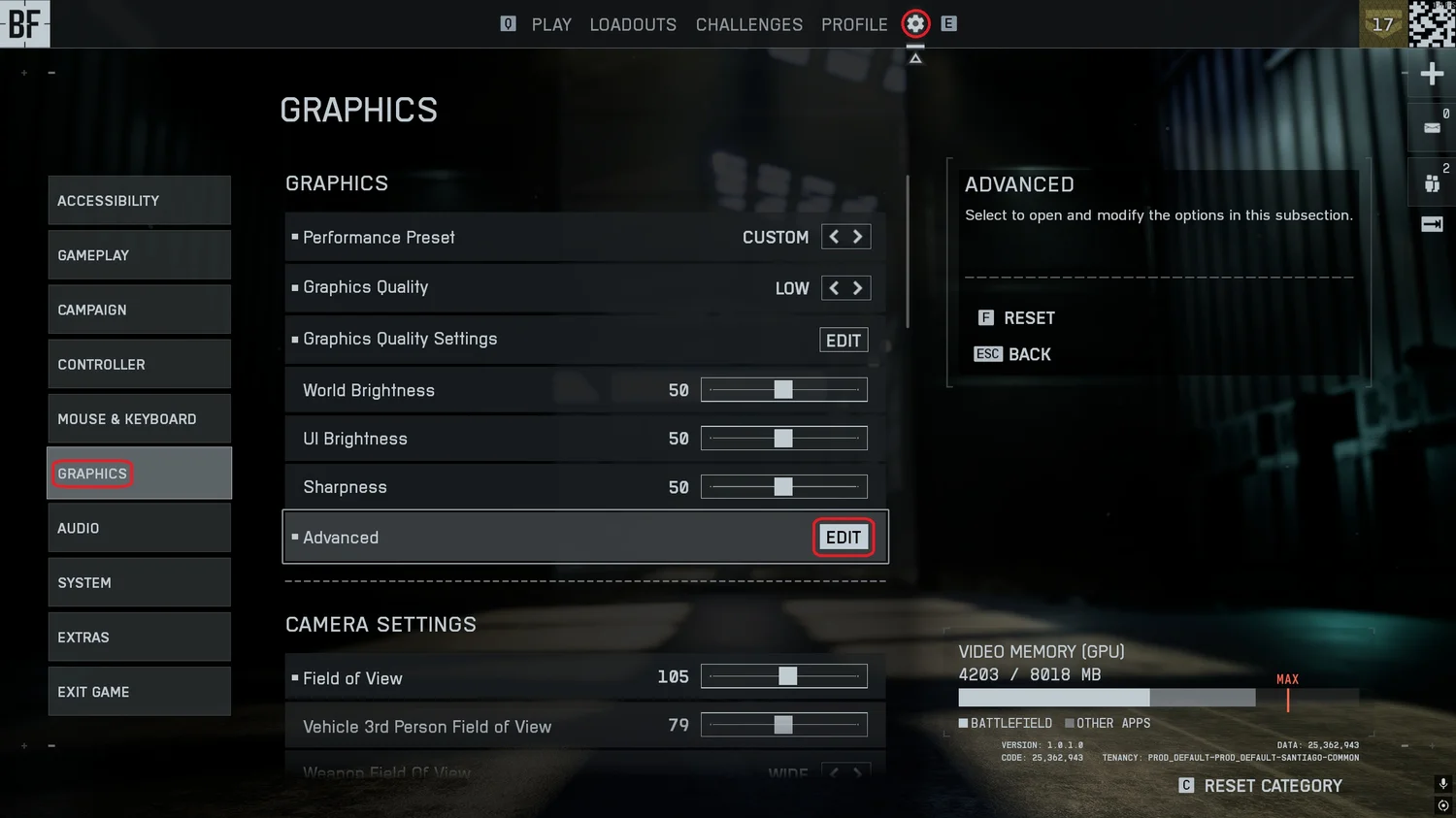The width and height of the screenshot is (1456, 818).
Task: Switch to the Audio settings category
Action: click(x=139, y=528)
